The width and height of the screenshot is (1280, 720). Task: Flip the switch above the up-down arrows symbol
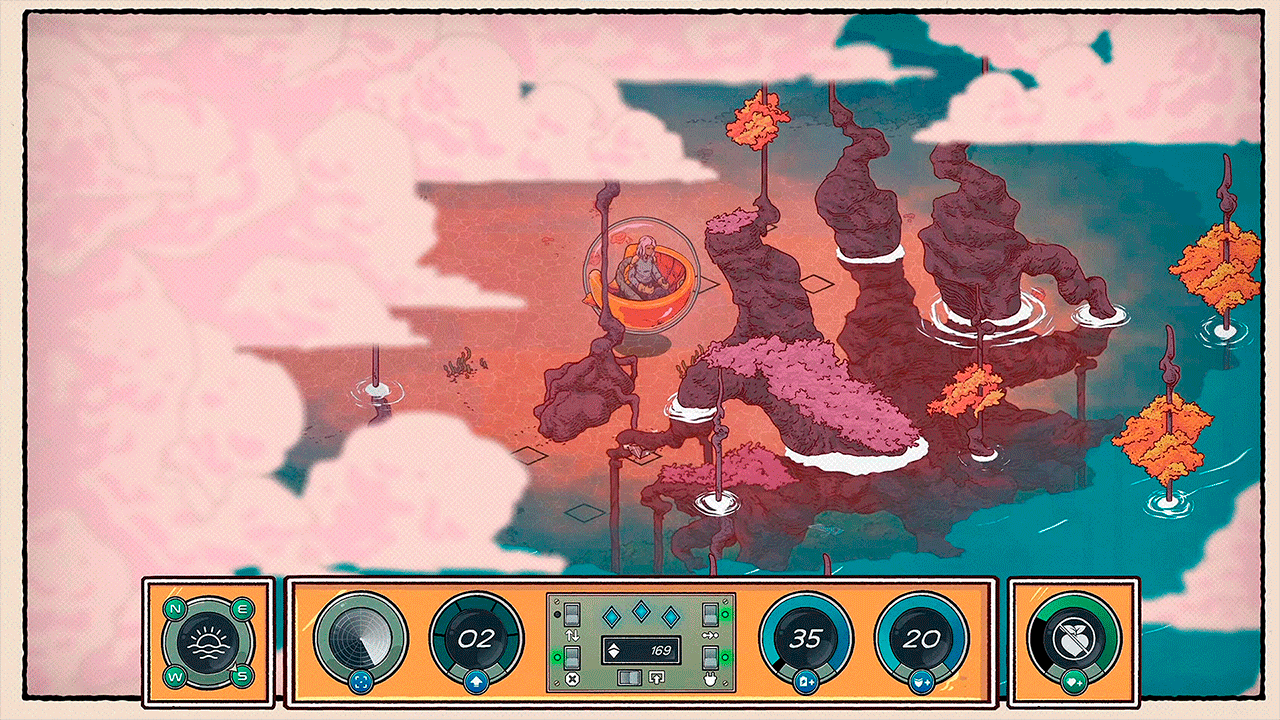(573, 613)
